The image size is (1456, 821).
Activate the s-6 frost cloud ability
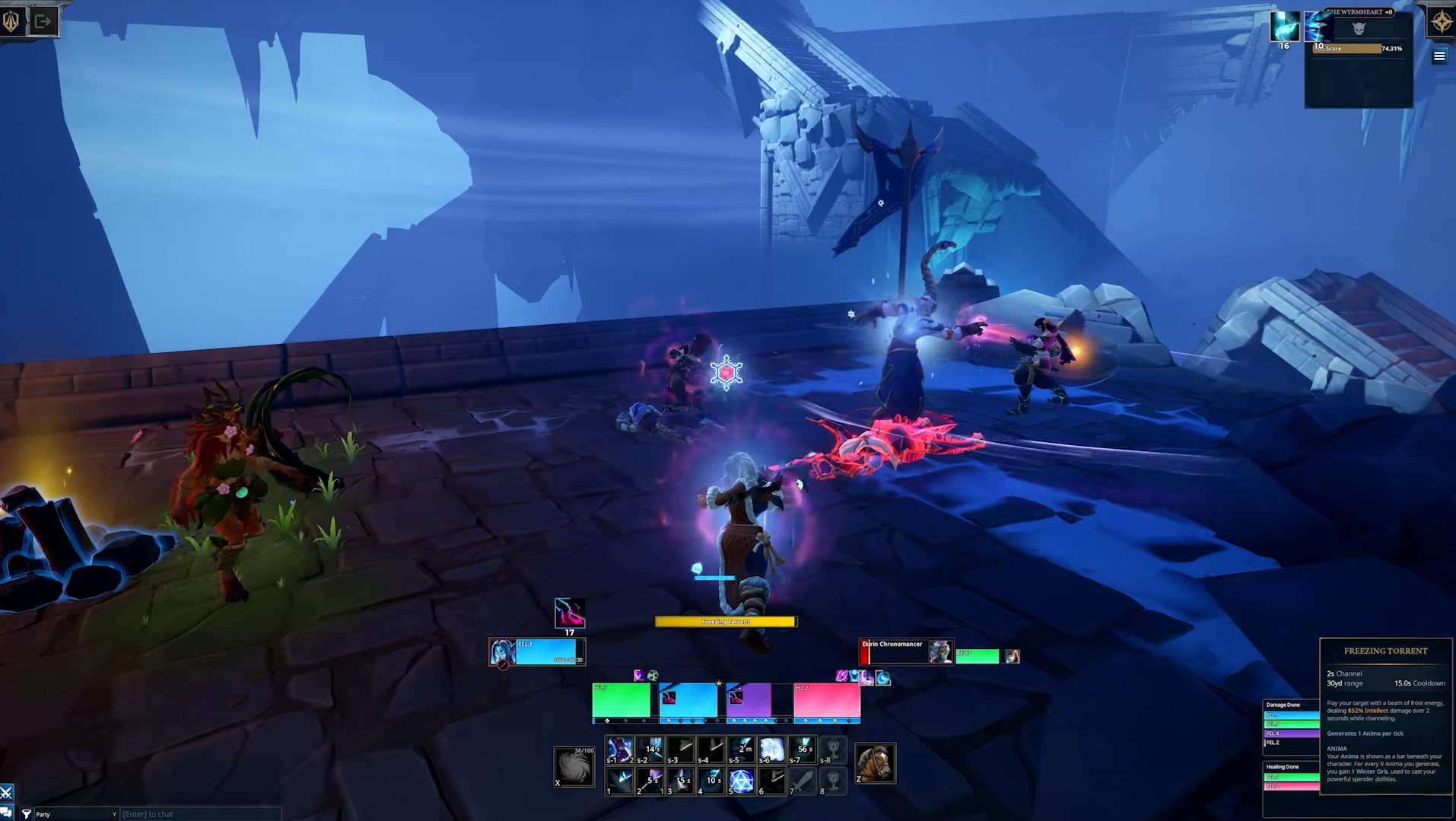[771, 749]
